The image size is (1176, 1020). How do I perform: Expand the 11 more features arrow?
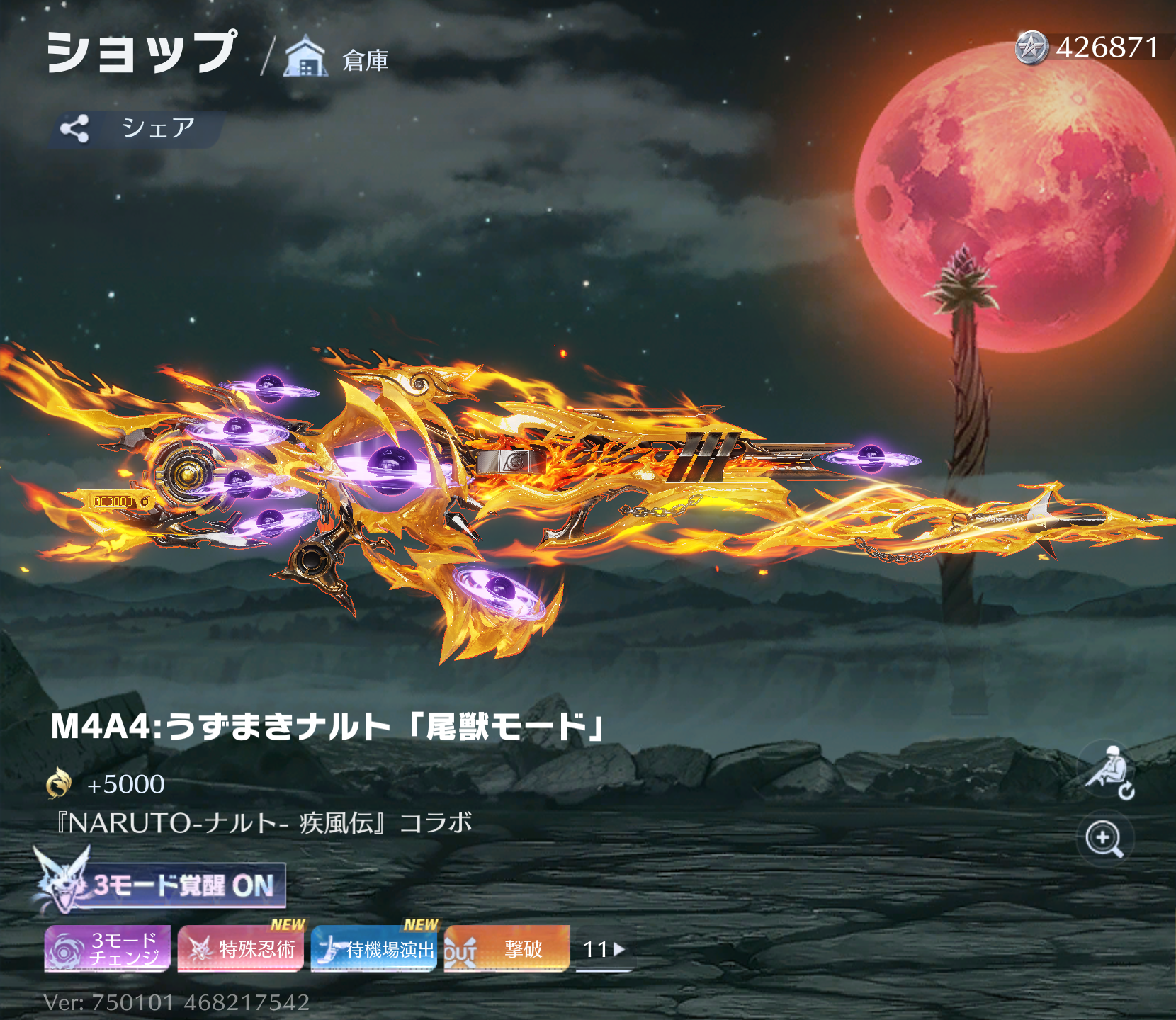coord(604,949)
